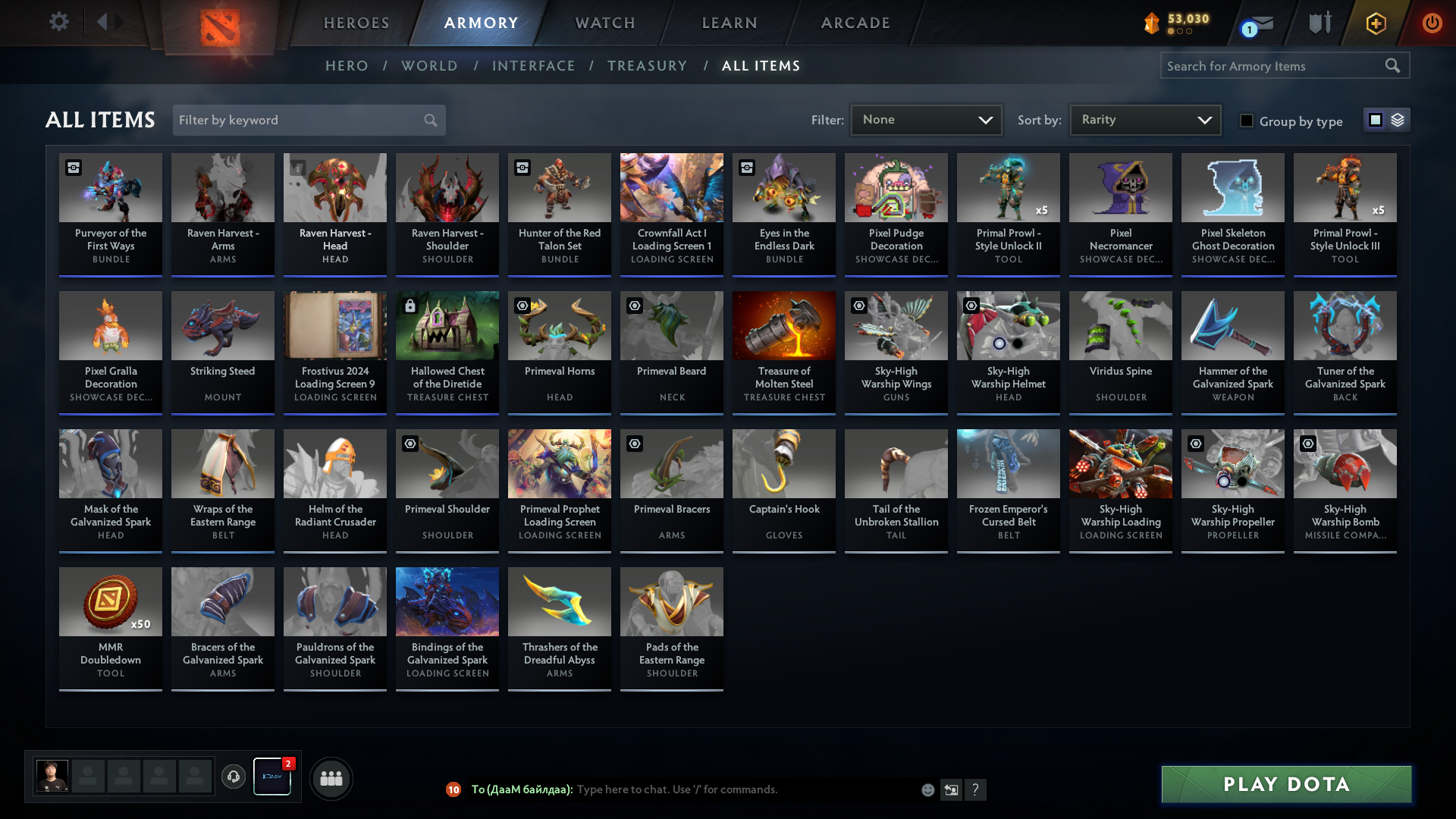Open the friends list people icon

tap(331, 778)
